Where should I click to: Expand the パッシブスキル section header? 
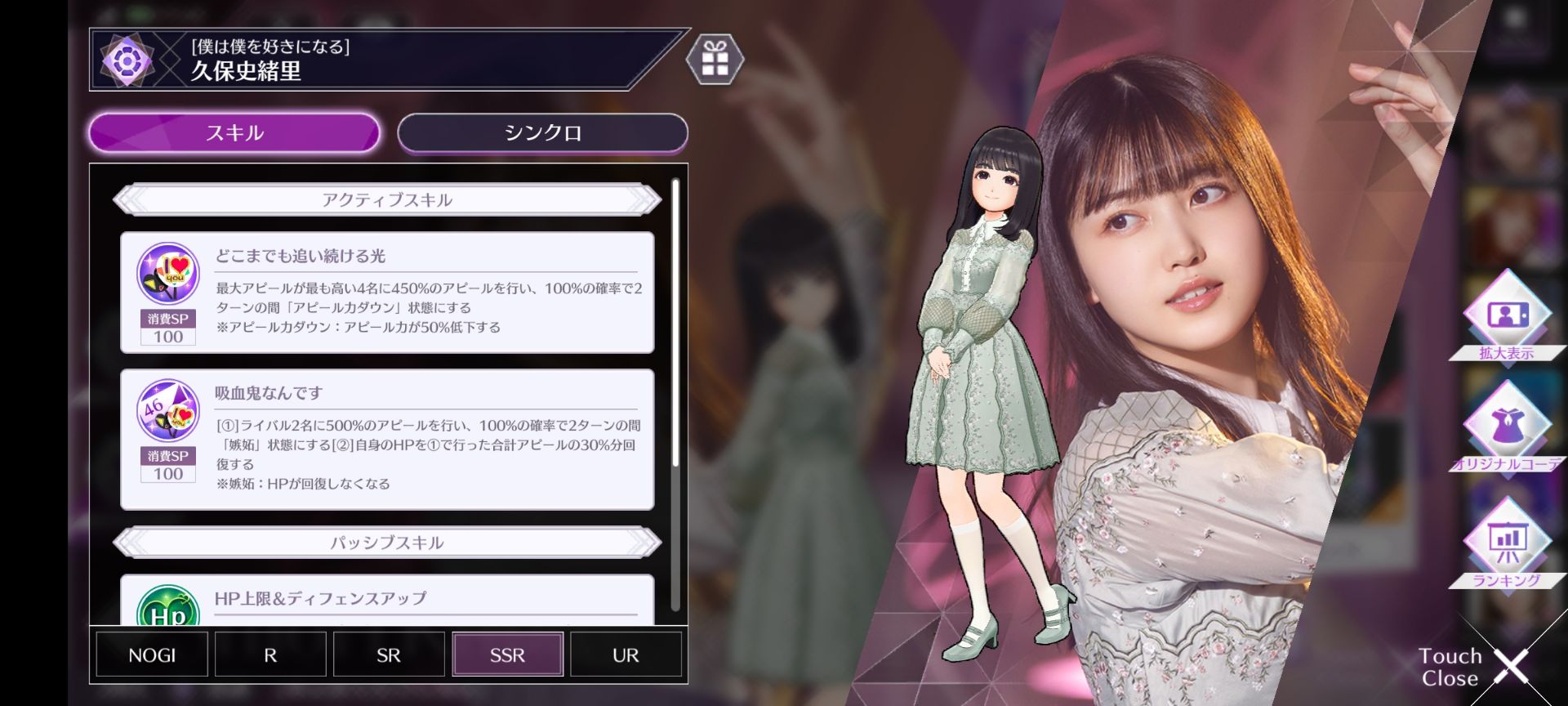pos(387,541)
